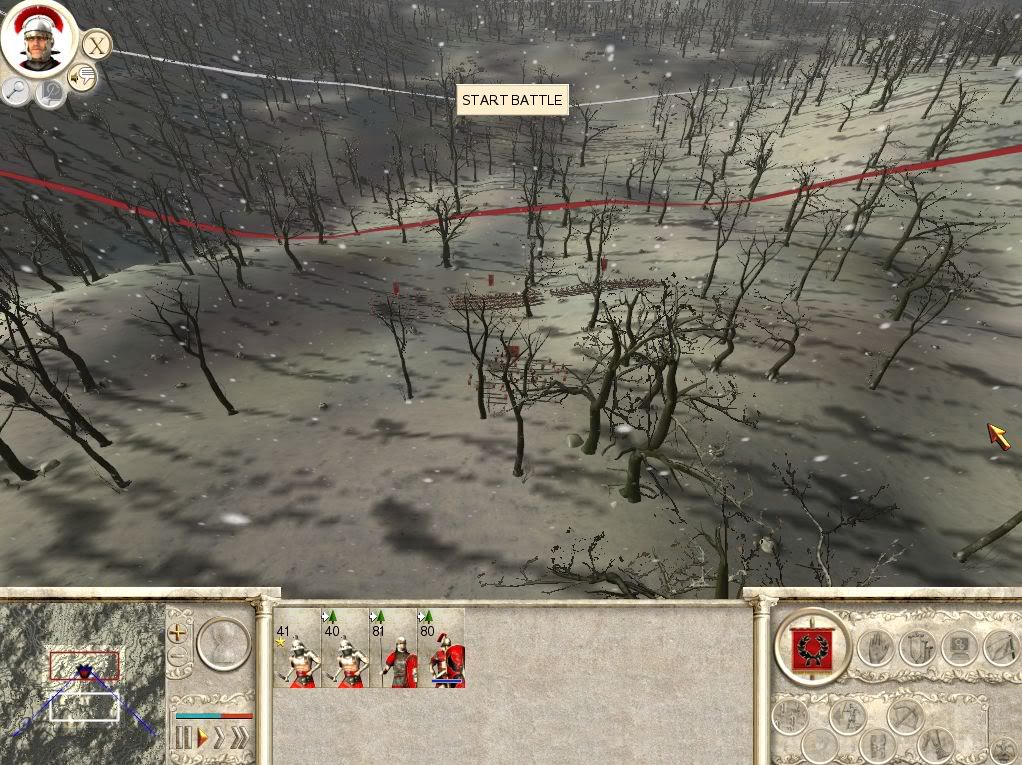
Task: Close the advisor panel with the X button
Action: (96, 45)
